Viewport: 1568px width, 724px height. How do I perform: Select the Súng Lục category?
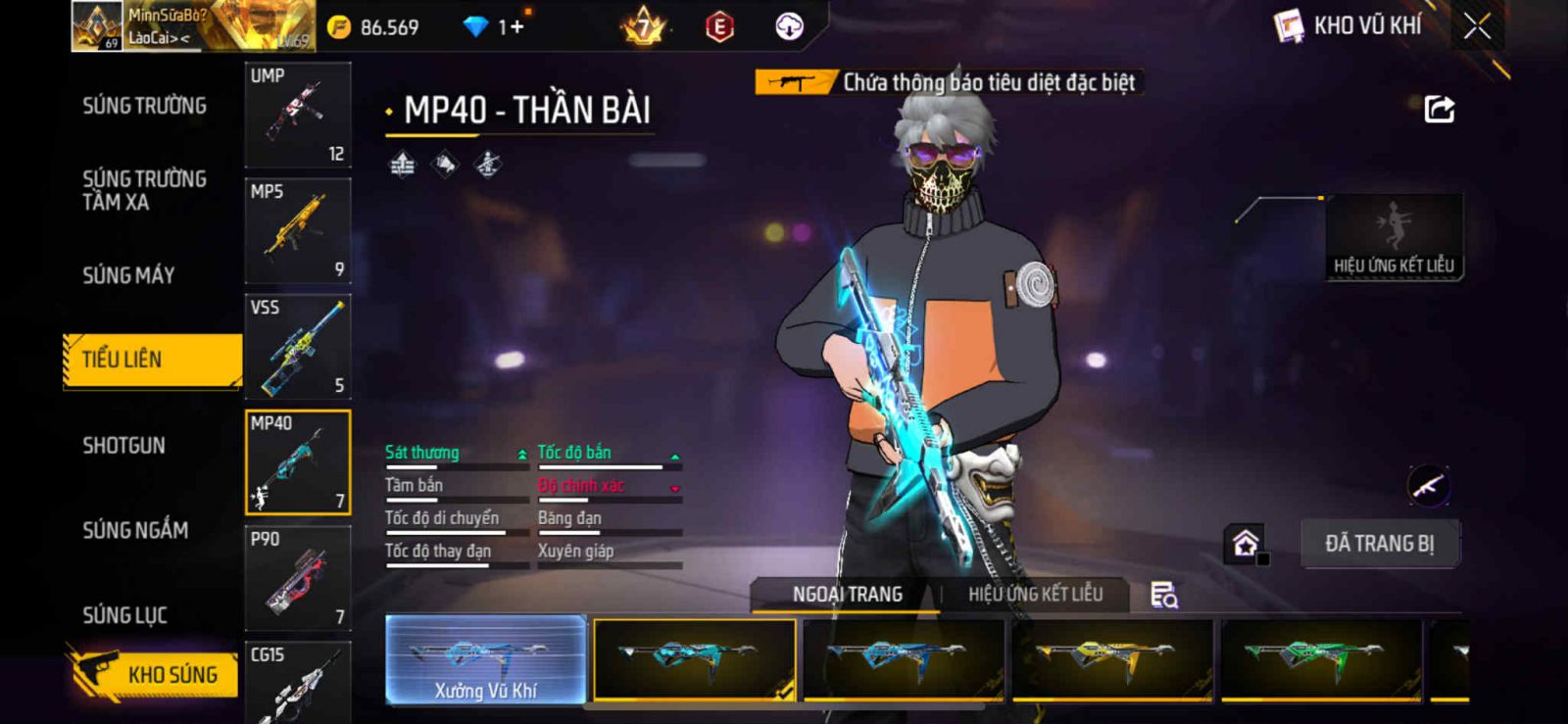(124, 615)
